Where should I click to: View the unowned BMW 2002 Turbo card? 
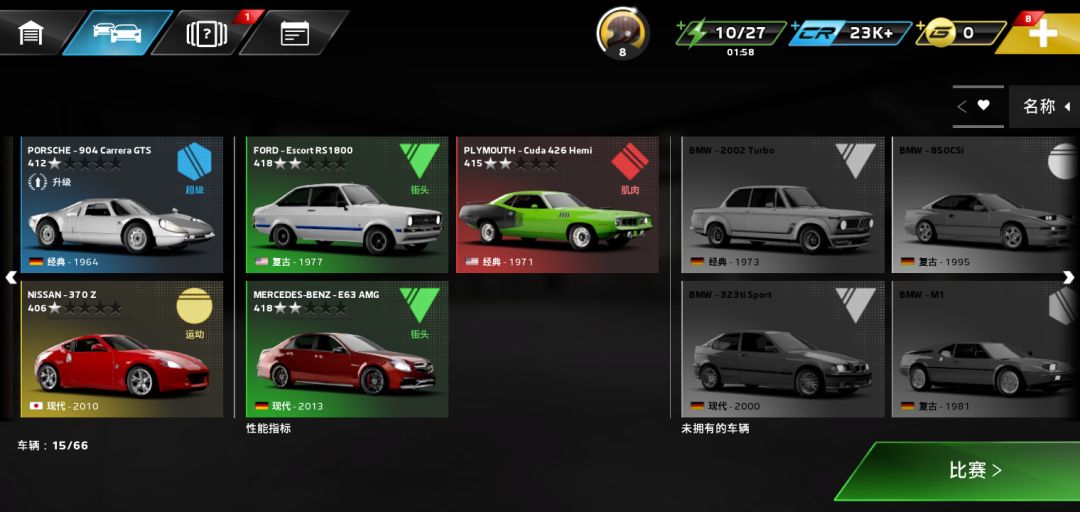(783, 205)
